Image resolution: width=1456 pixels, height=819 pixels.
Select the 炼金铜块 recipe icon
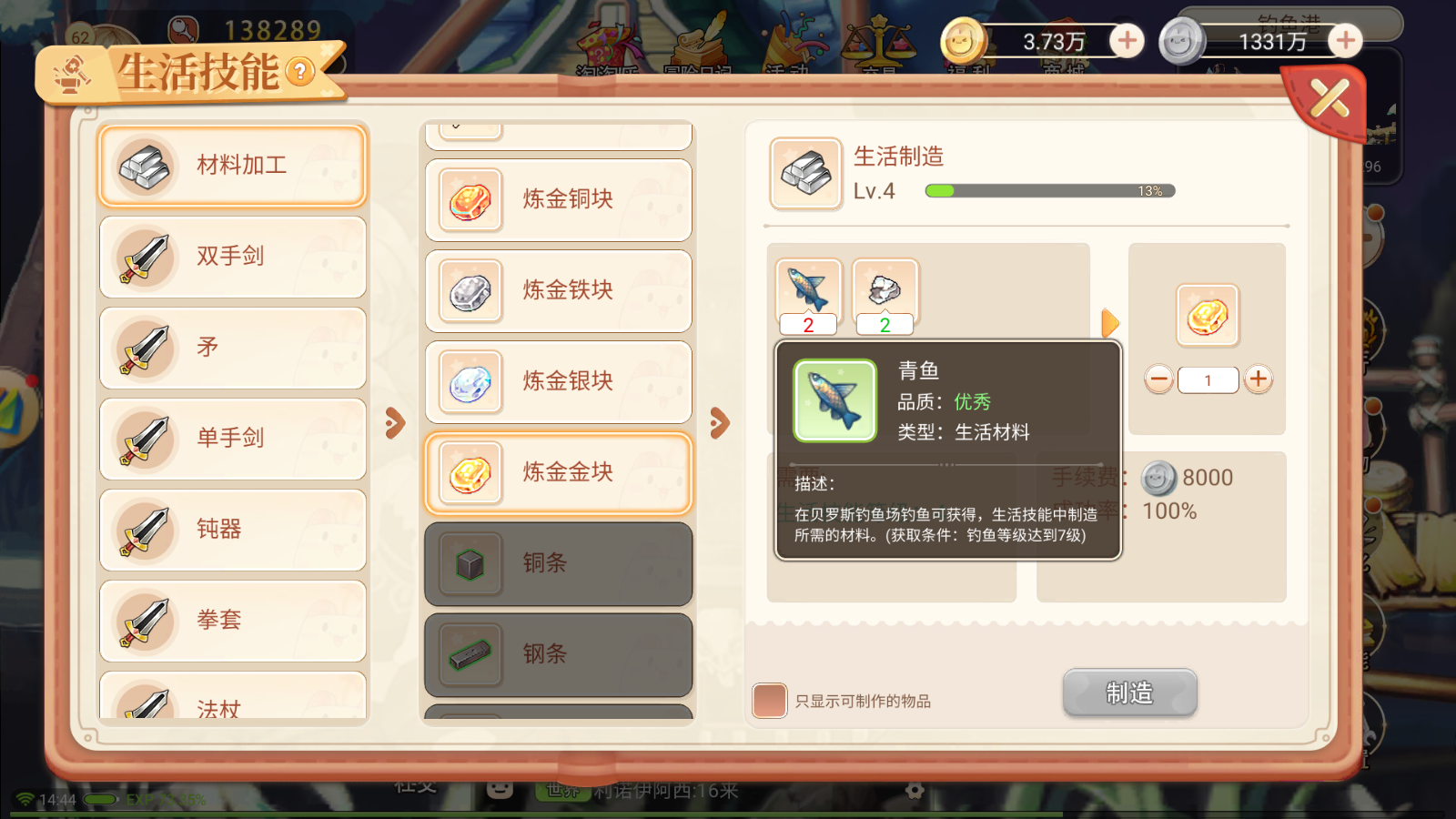470,200
